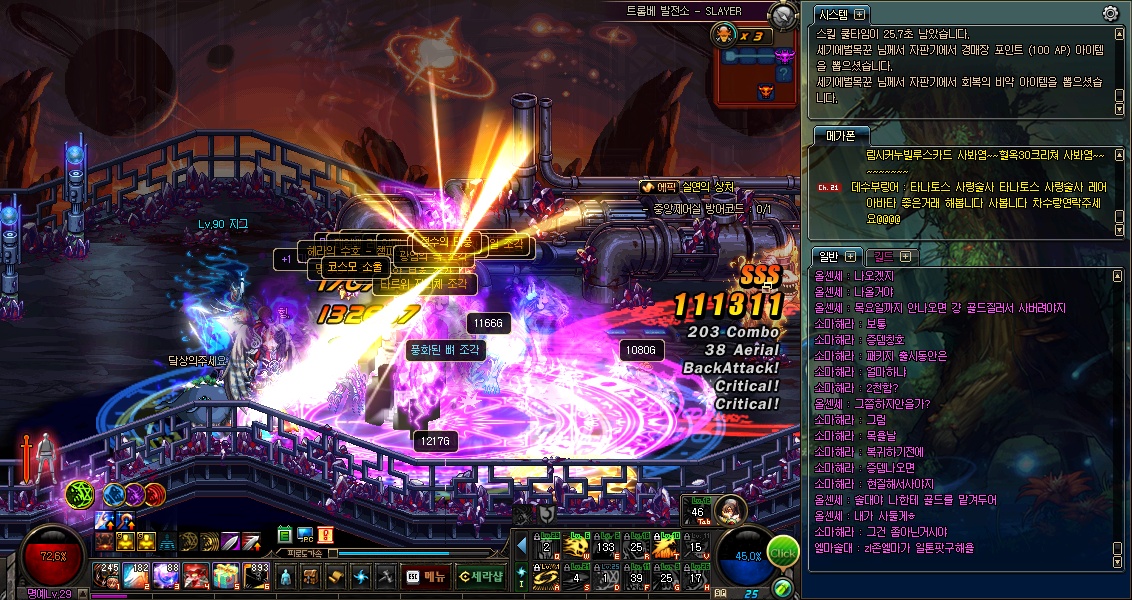Open the red exclamation quest scroll
This screenshot has height=600, width=1132.
(325, 536)
